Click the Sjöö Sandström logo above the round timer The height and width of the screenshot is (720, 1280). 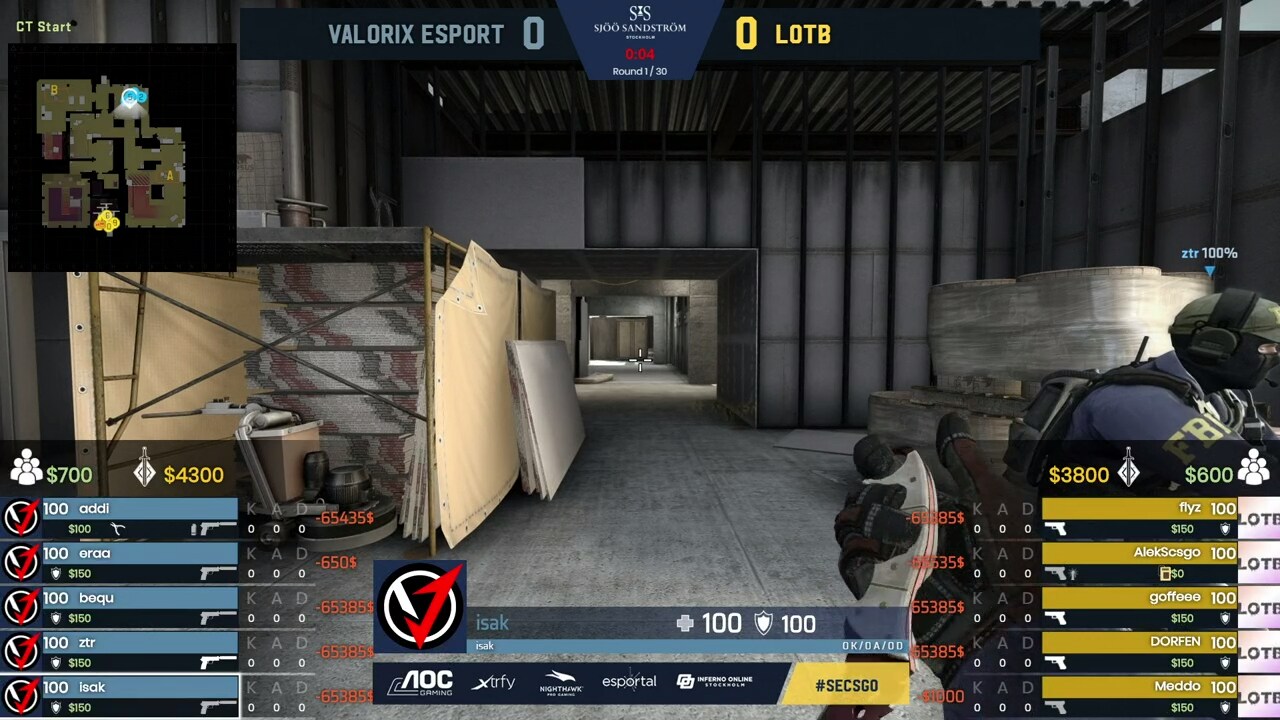pos(643,20)
